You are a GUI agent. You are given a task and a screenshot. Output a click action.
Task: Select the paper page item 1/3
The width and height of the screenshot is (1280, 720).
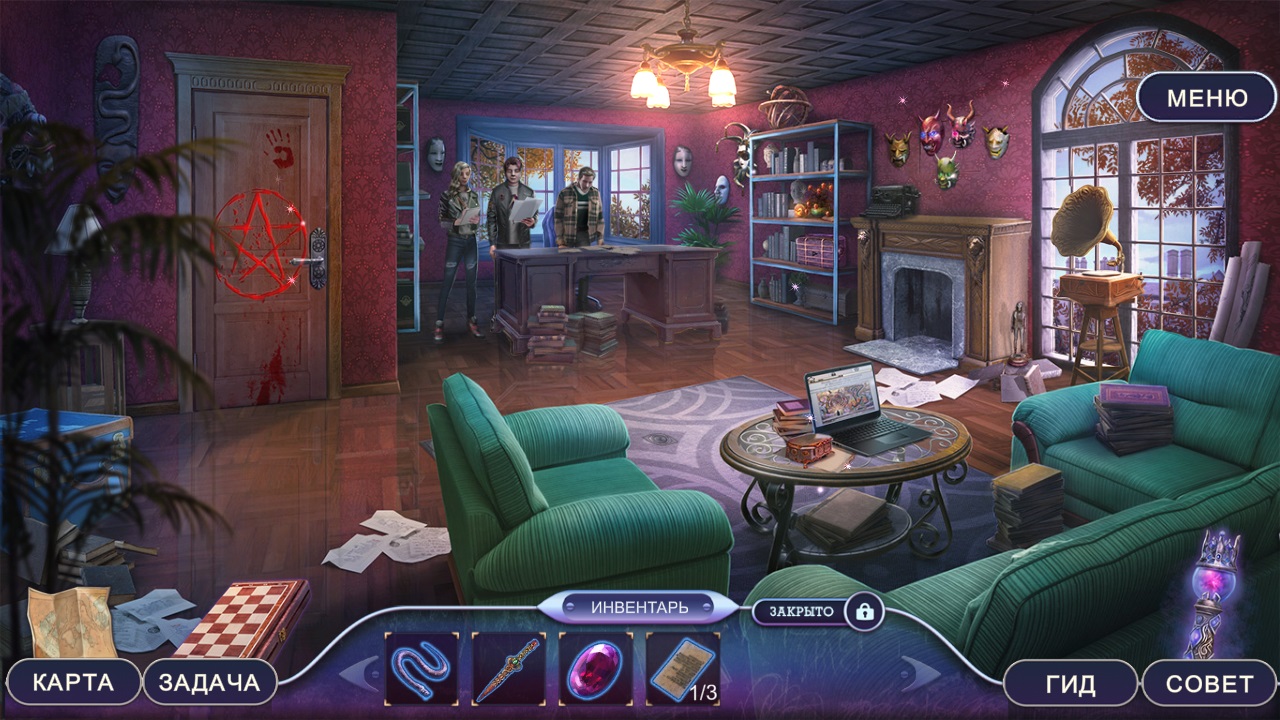pos(683,668)
